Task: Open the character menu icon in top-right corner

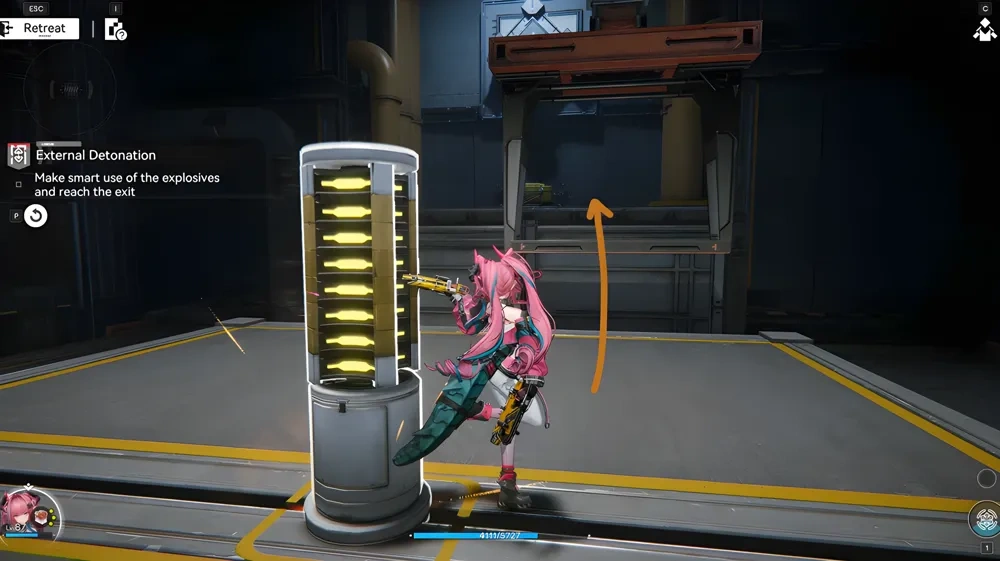Action: [984, 29]
